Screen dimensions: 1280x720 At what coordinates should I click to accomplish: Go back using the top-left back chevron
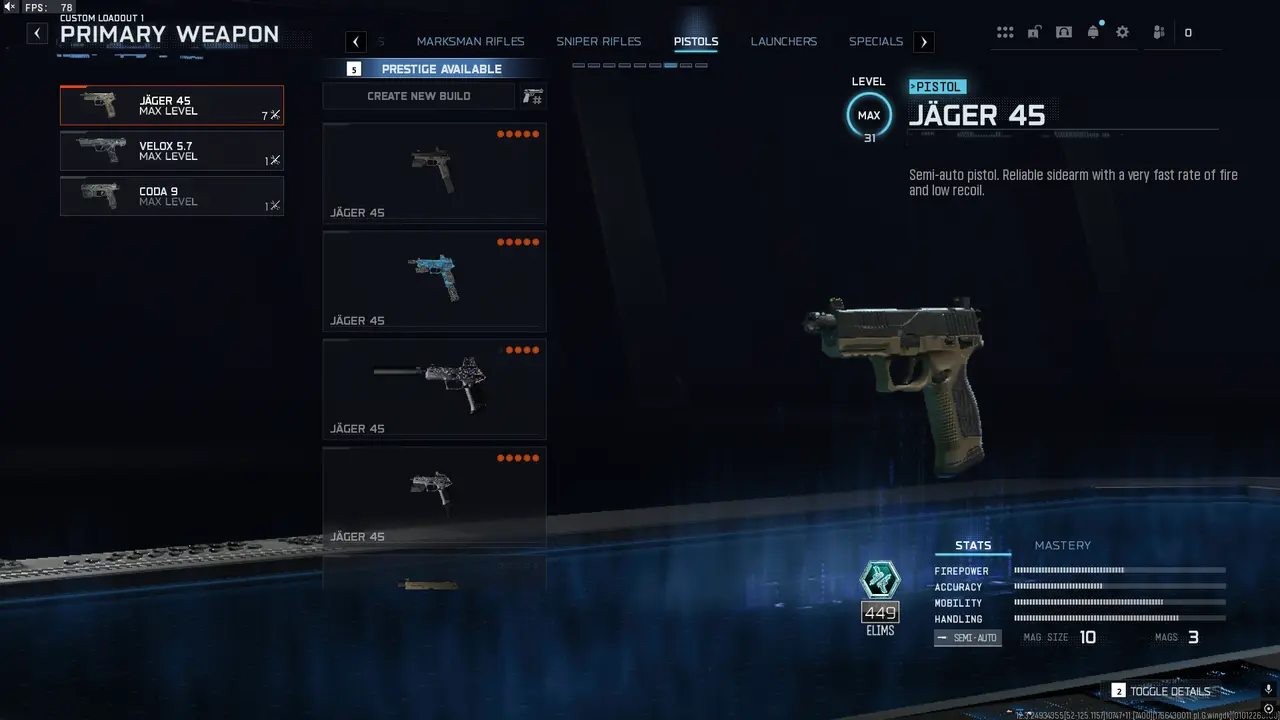(x=36, y=32)
